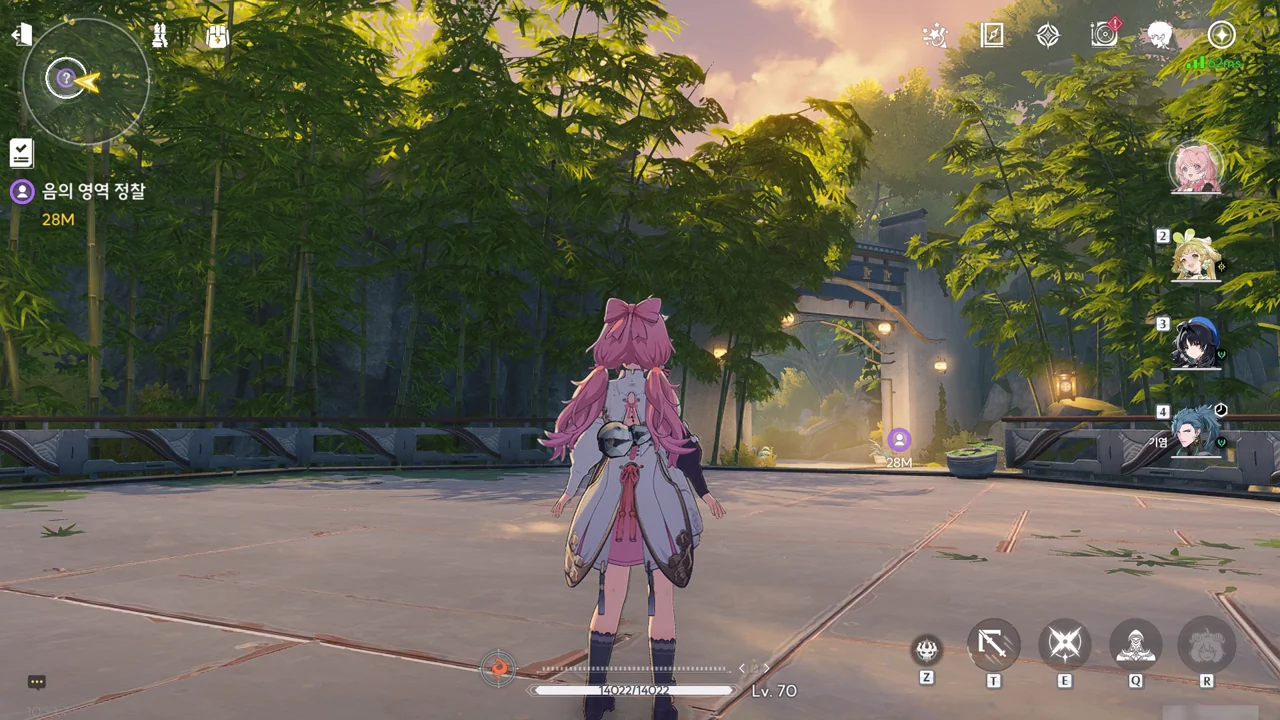Use the hooded figure echo ability
This screenshot has height=720, width=1280.
pos(1135,645)
